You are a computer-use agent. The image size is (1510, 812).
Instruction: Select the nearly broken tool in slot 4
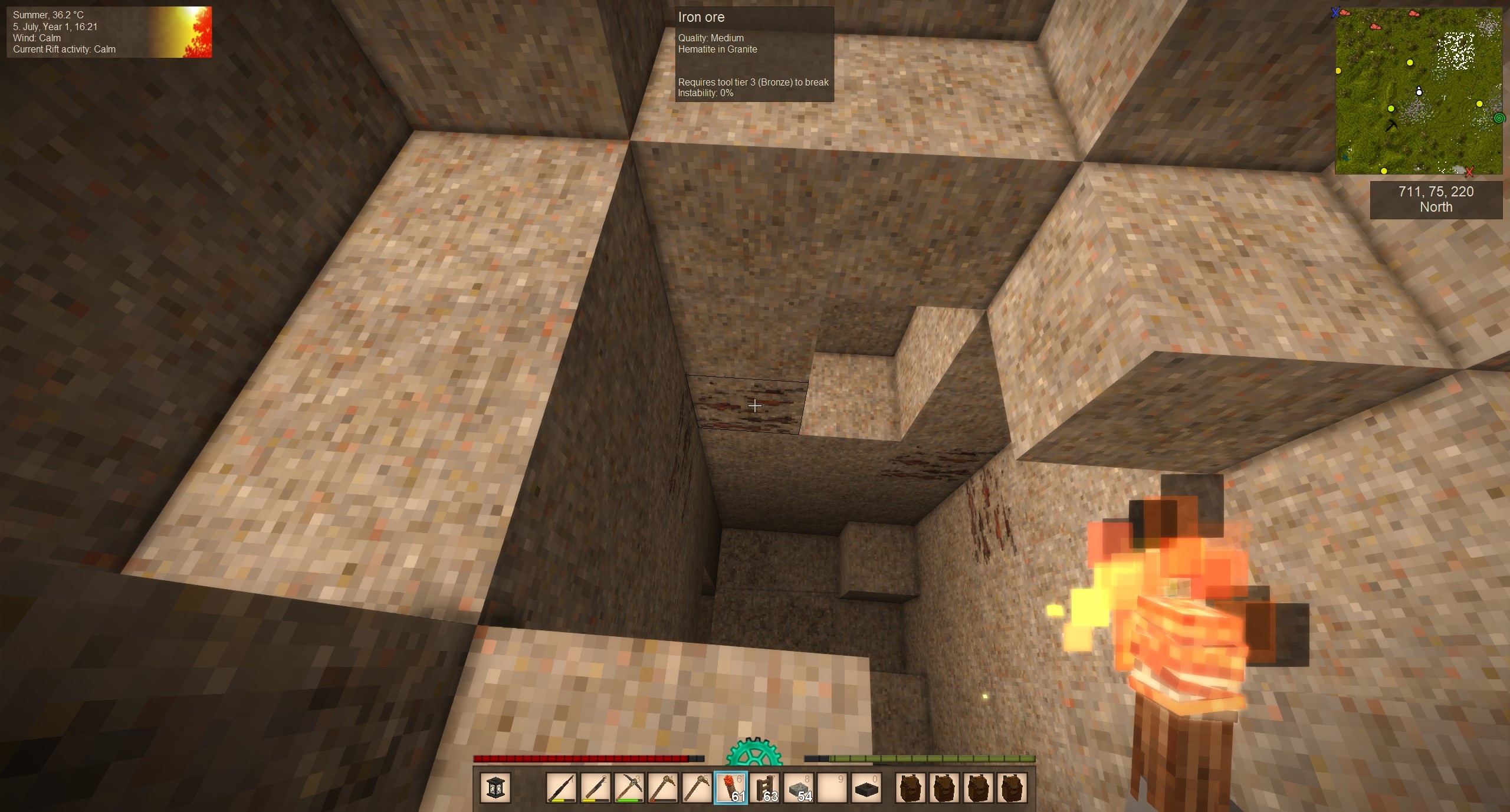[x=663, y=787]
